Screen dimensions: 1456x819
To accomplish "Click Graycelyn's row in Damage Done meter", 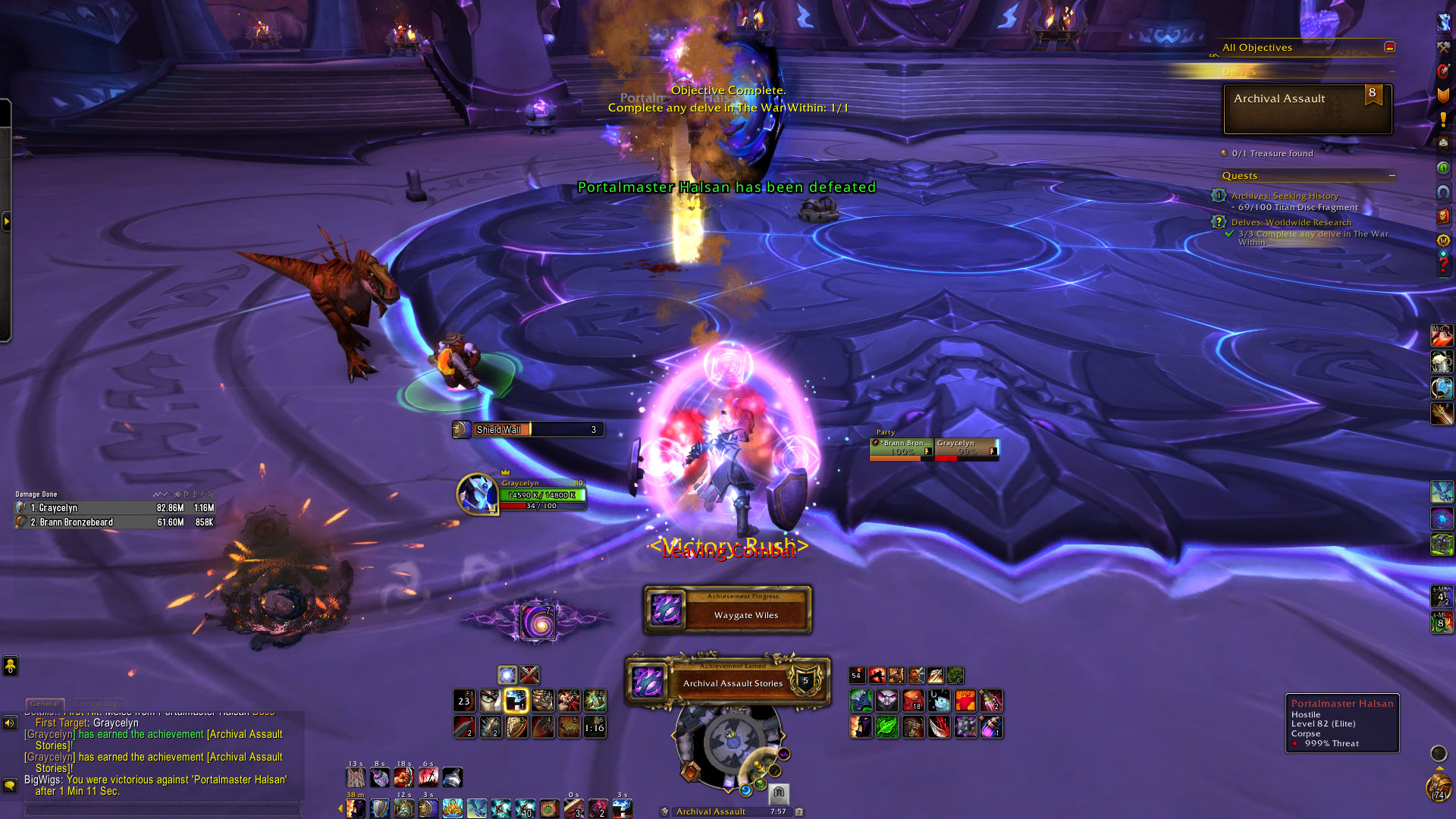I will coord(115,508).
